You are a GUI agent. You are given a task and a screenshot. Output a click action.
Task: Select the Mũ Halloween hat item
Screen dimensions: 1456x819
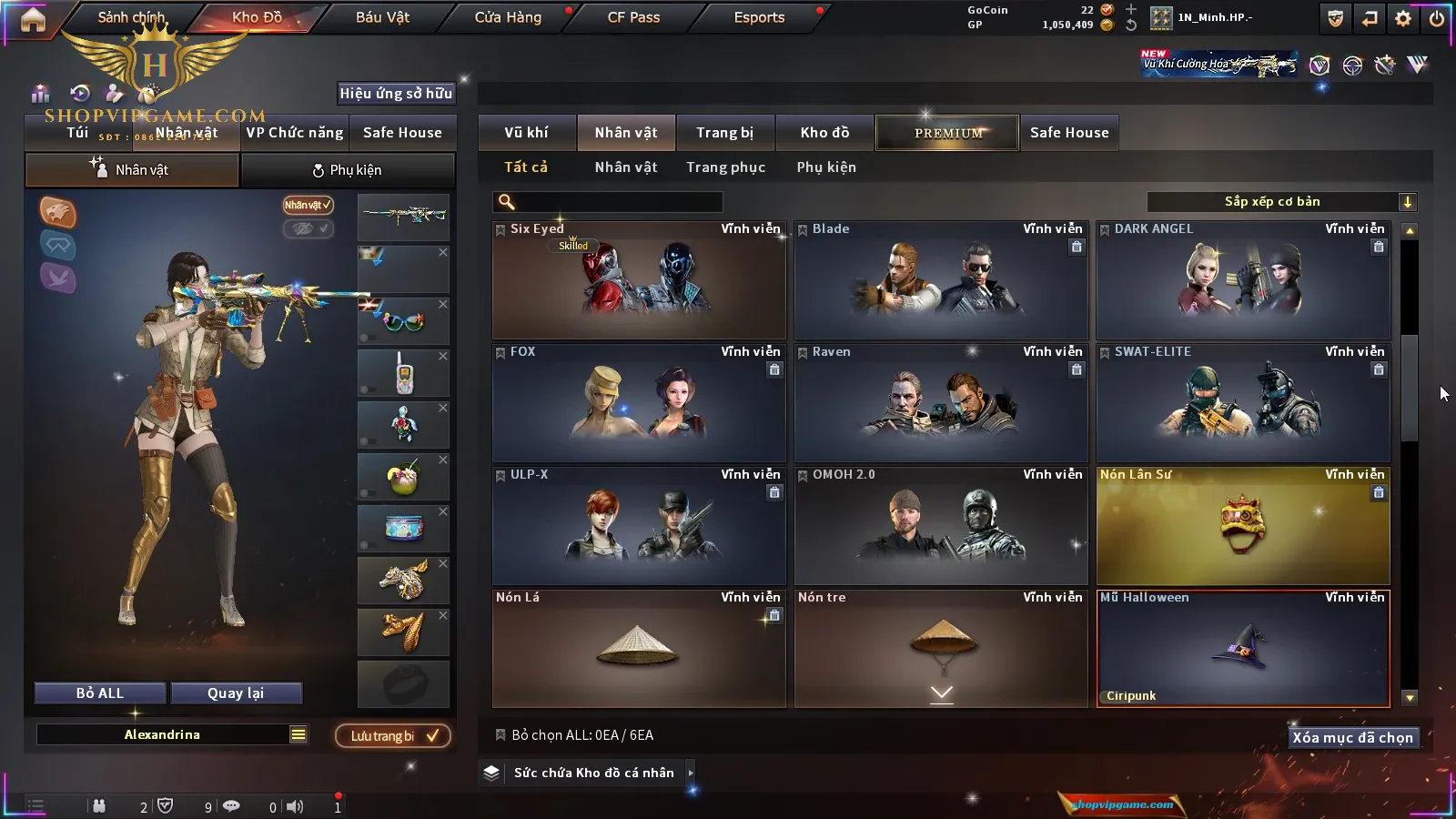click(1243, 649)
